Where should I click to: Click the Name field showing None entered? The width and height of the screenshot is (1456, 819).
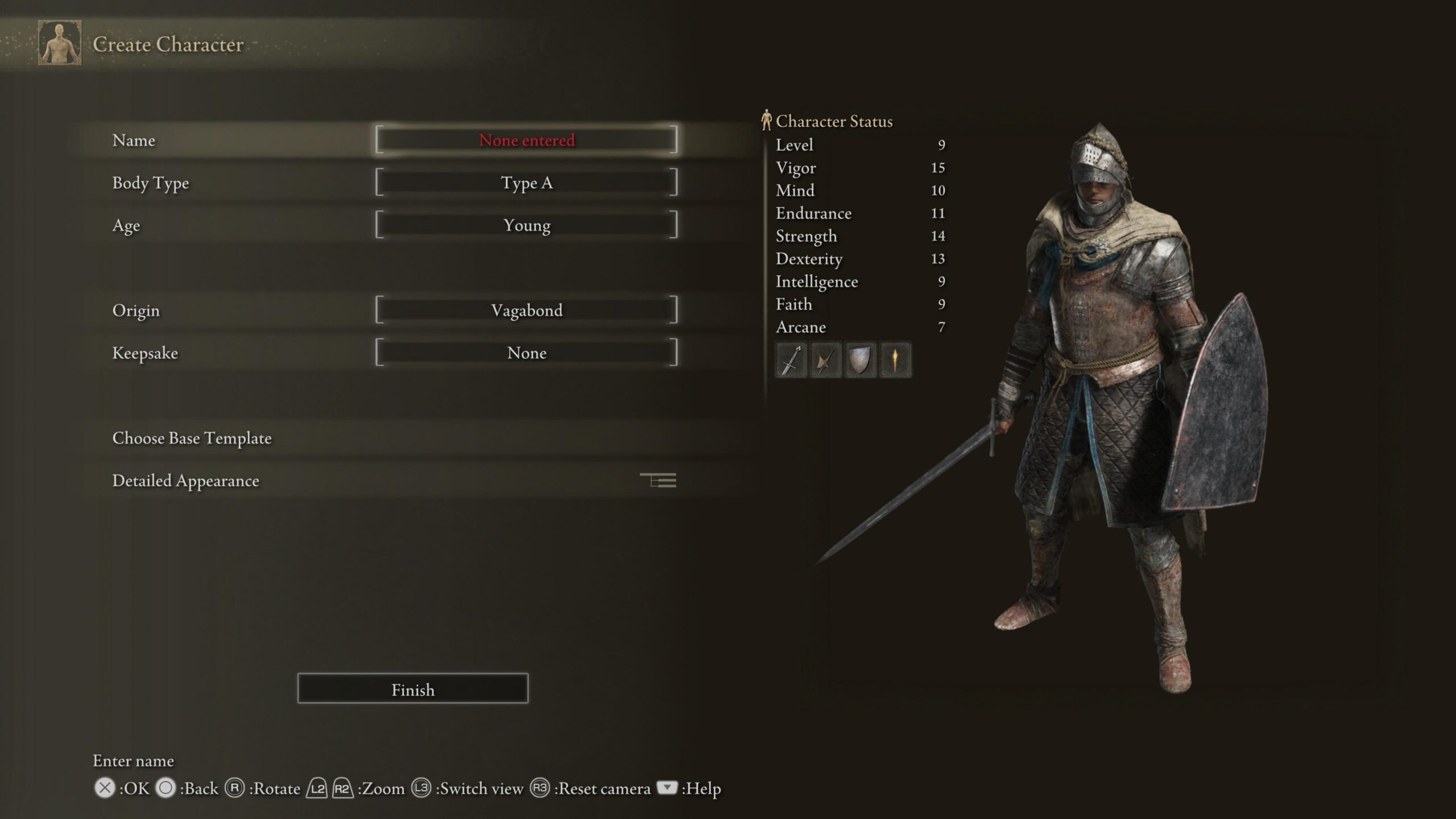(527, 140)
